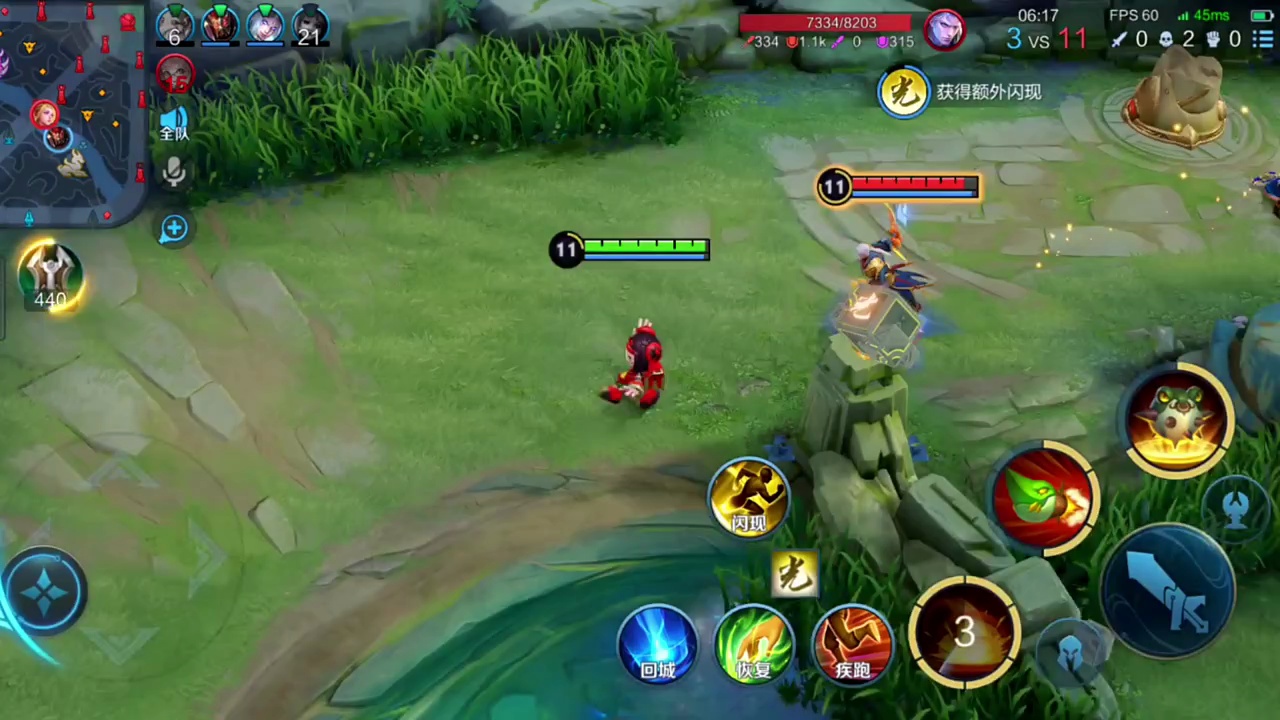1280x720 pixels.
Task: Activate the frog ultimate ability
Action: 1178,419
